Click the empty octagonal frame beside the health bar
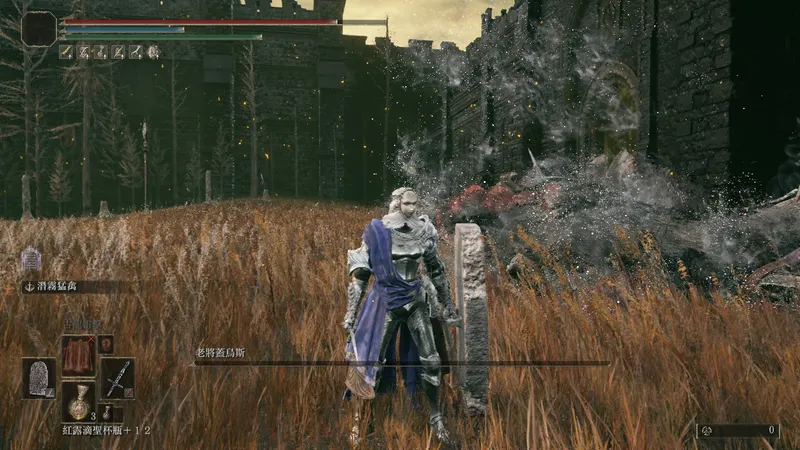 [39, 28]
